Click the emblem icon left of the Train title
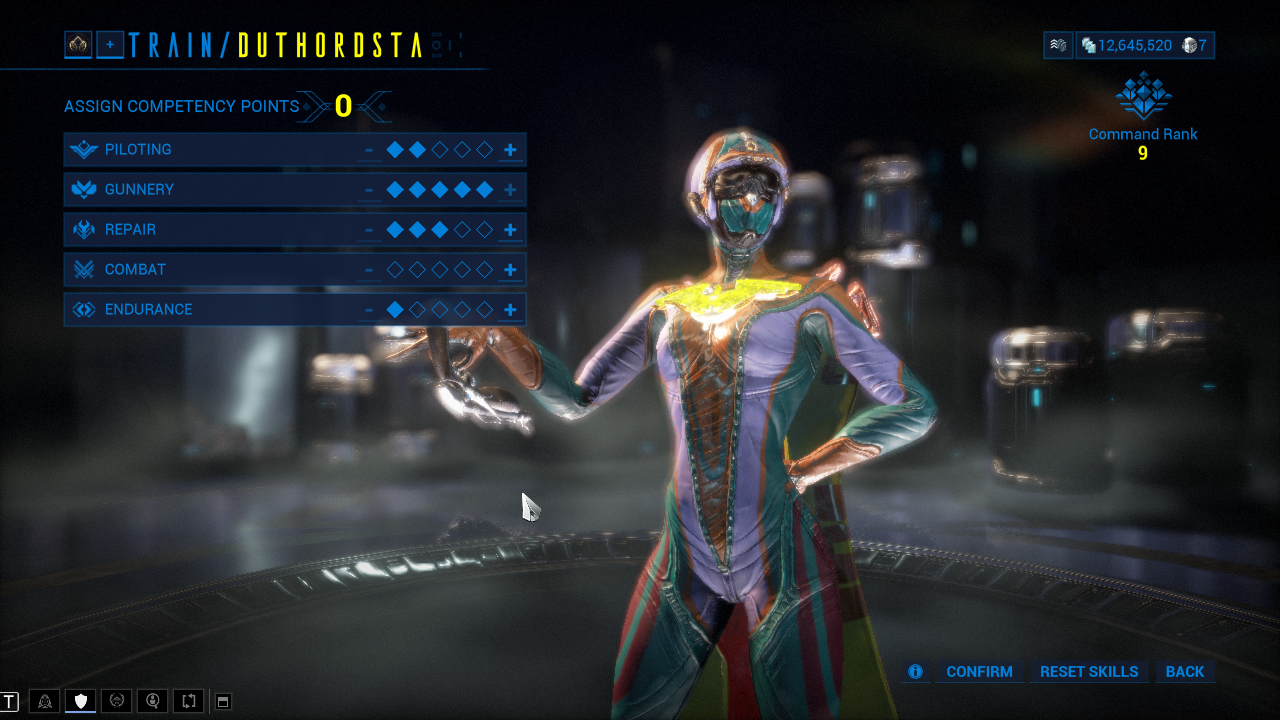The image size is (1280, 720). pos(77,45)
